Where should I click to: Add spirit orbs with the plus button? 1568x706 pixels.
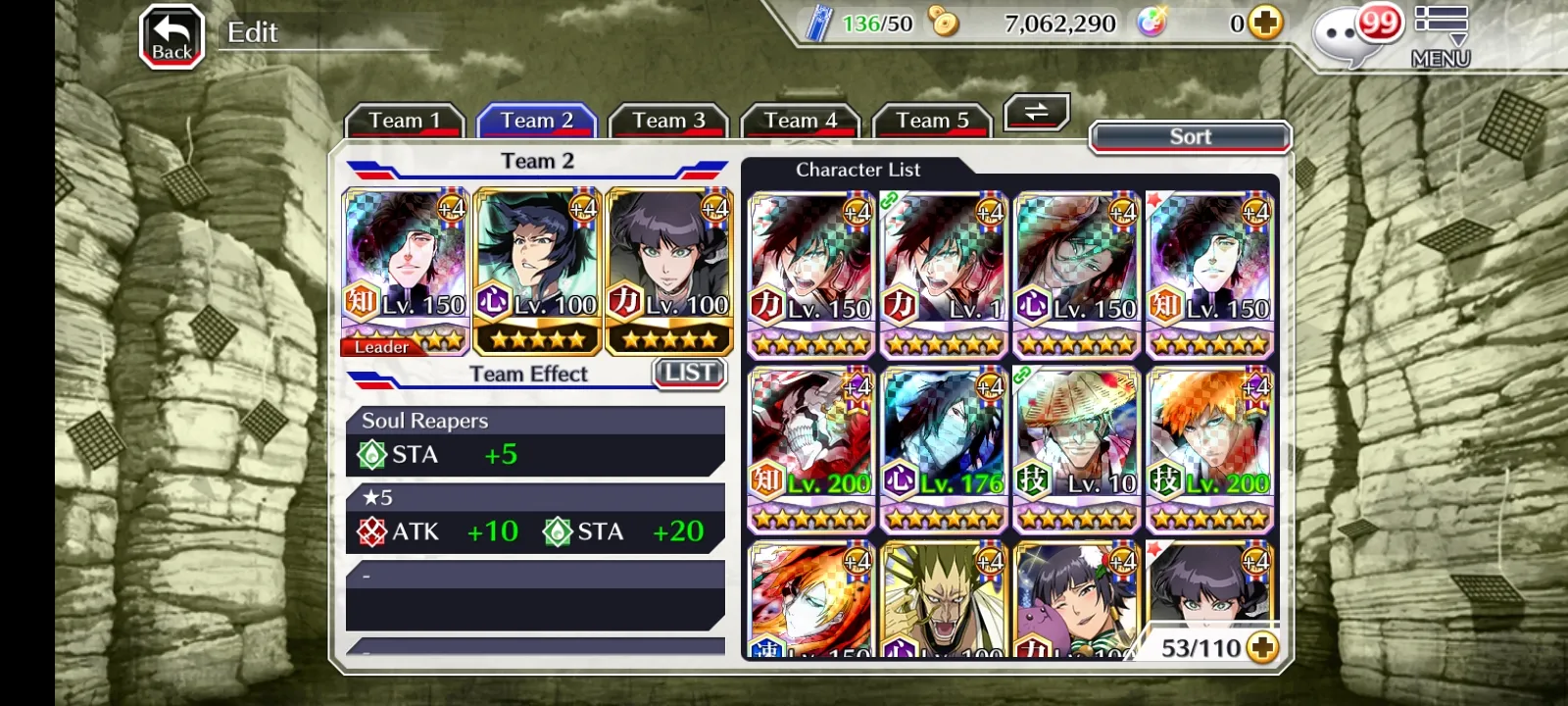point(1265,23)
